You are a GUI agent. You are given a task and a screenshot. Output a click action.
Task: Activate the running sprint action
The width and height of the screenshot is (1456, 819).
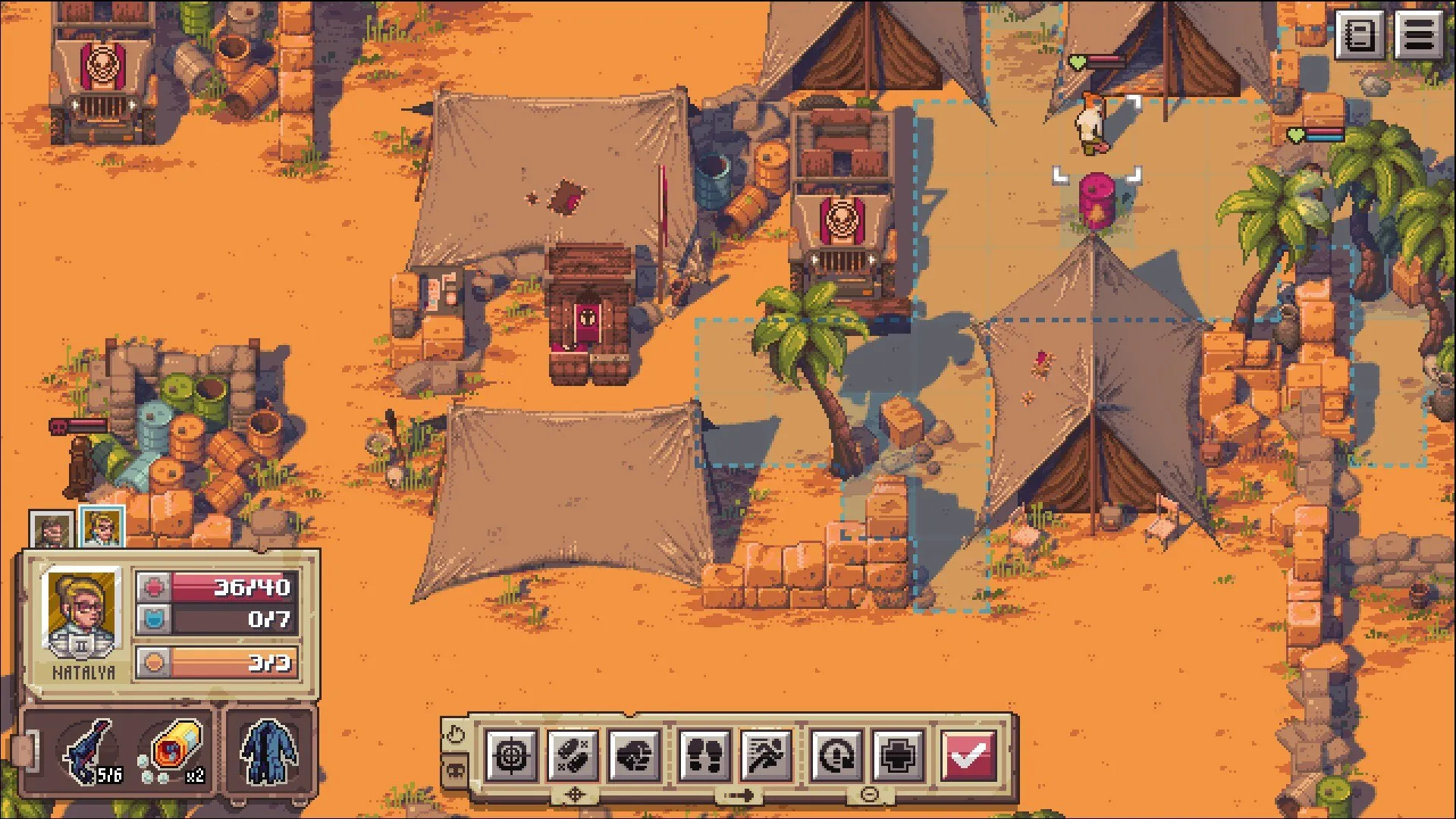(x=766, y=755)
